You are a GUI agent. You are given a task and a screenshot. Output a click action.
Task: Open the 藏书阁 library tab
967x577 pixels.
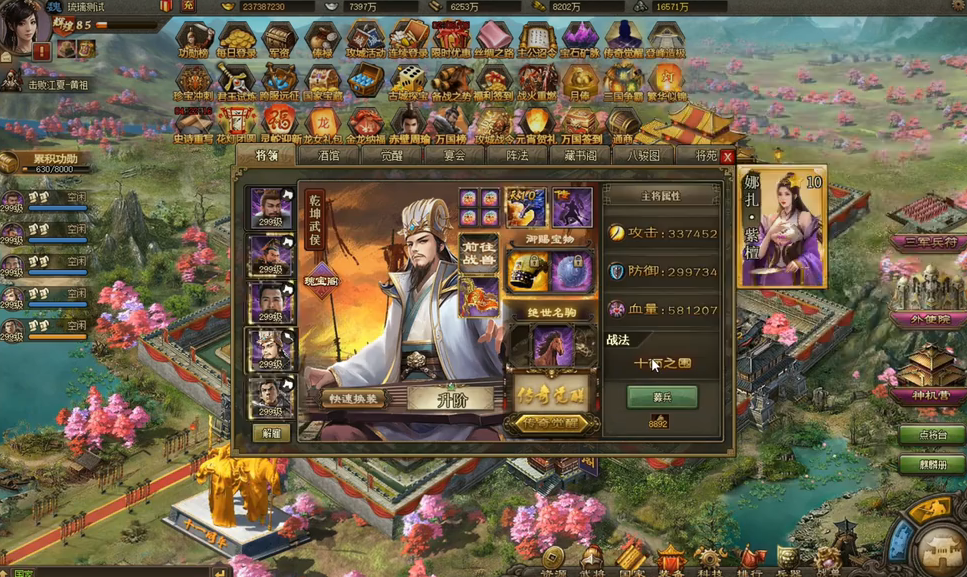(x=580, y=156)
